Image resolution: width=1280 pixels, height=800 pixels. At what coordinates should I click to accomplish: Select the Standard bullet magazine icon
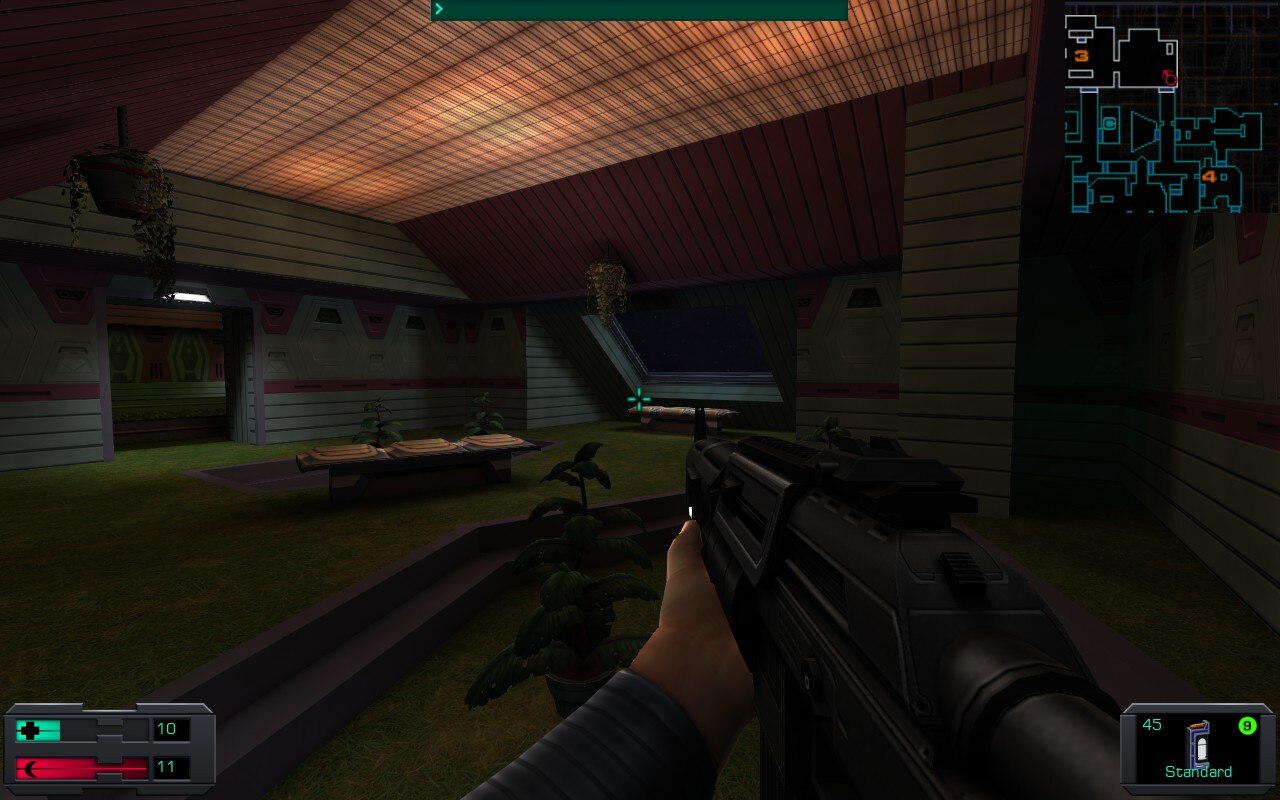pos(1196,742)
